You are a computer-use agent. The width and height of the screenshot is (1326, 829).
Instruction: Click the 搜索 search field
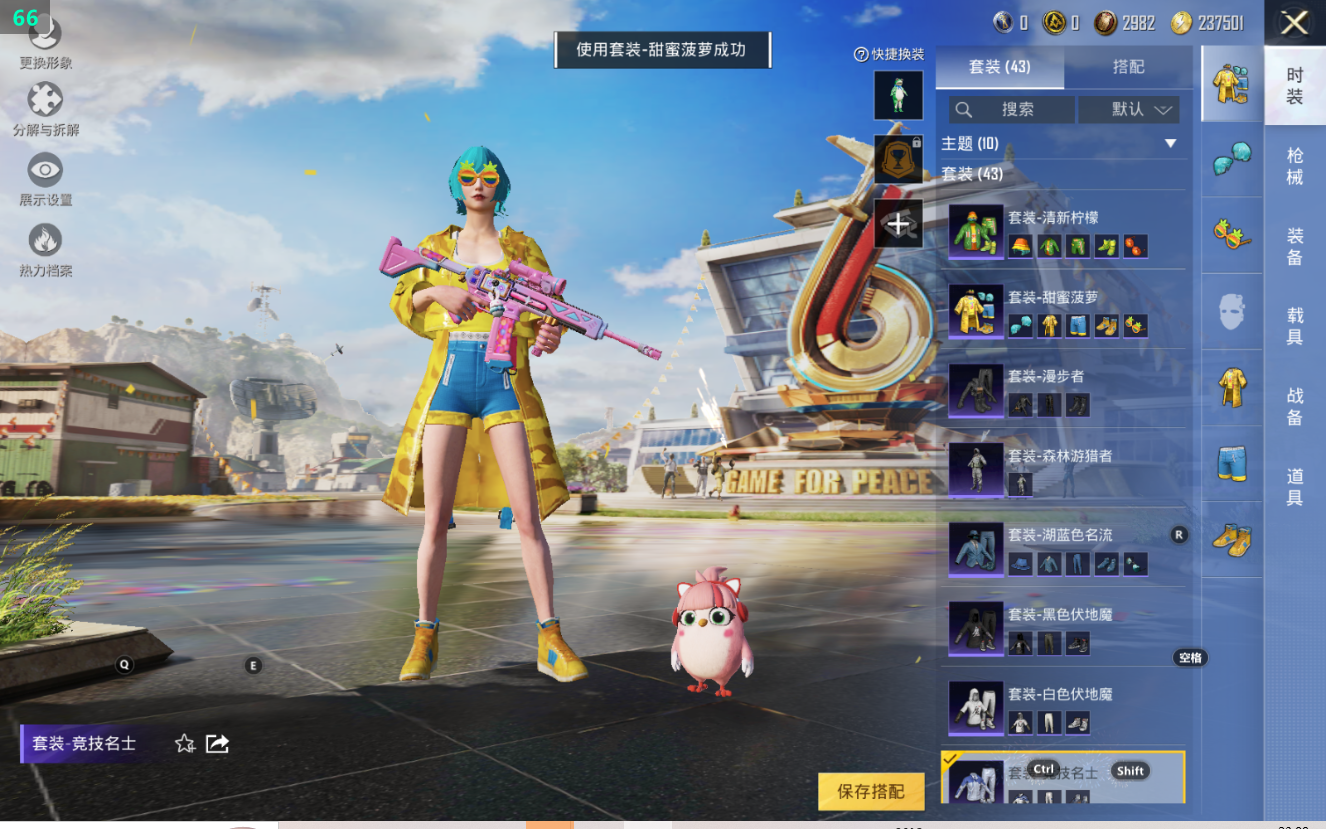point(1012,109)
